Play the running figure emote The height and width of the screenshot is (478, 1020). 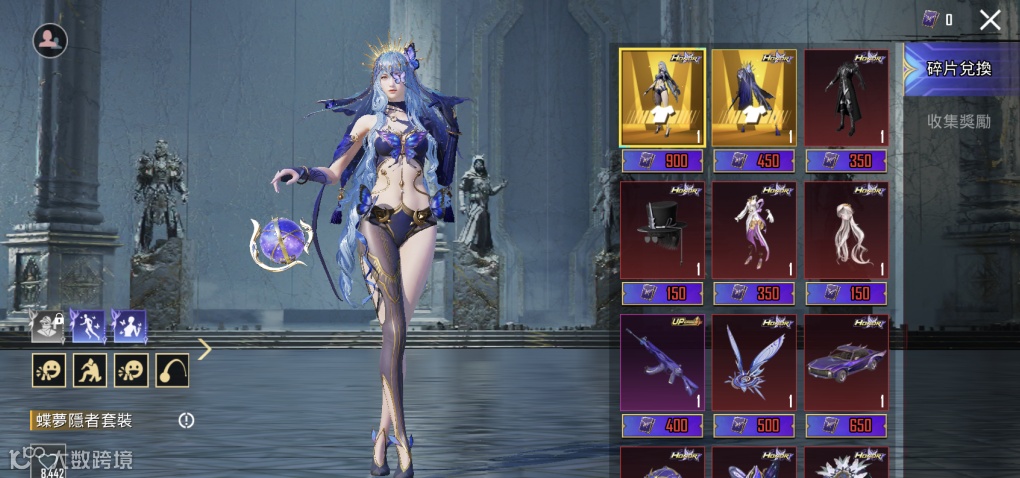89,326
